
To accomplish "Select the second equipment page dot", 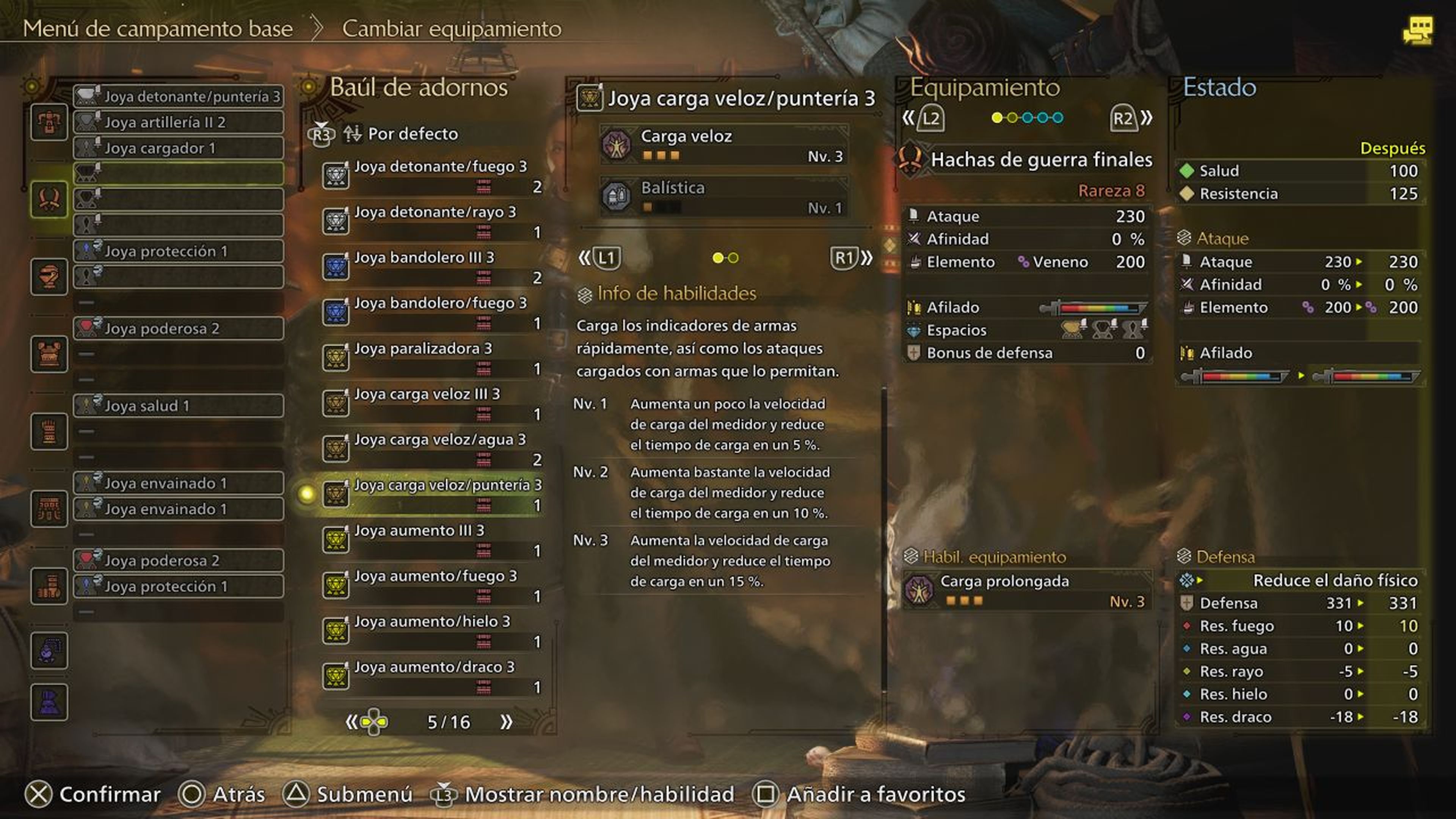I will (x=1012, y=117).
